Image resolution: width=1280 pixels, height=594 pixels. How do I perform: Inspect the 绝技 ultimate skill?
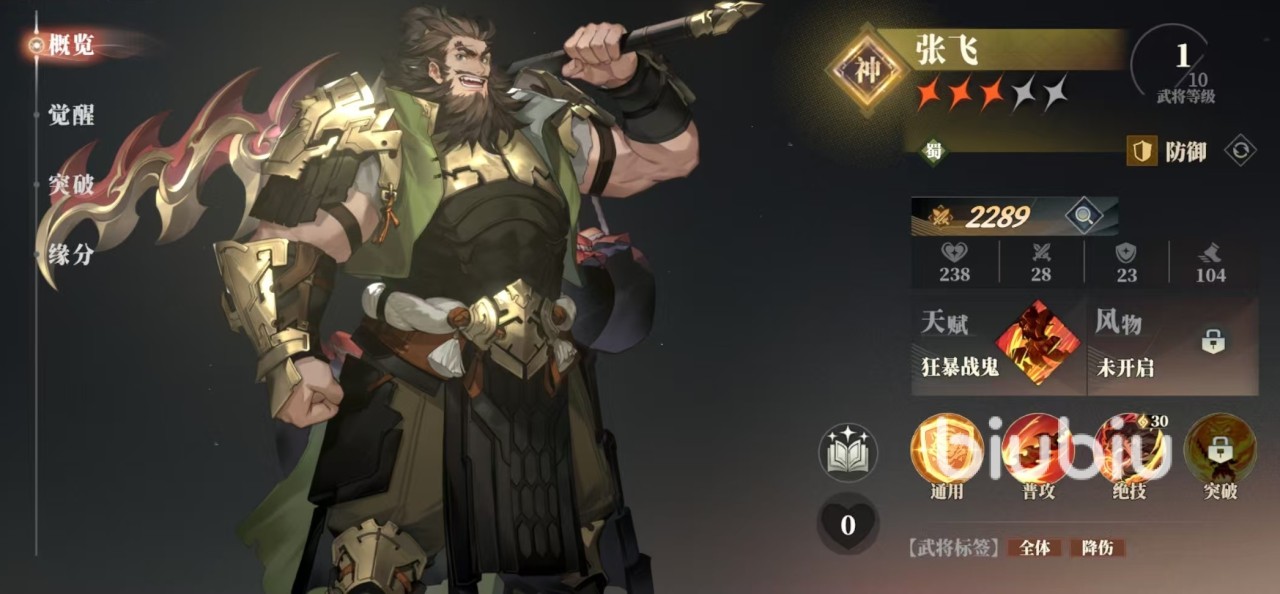pyautogui.click(x=1128, y=450)
